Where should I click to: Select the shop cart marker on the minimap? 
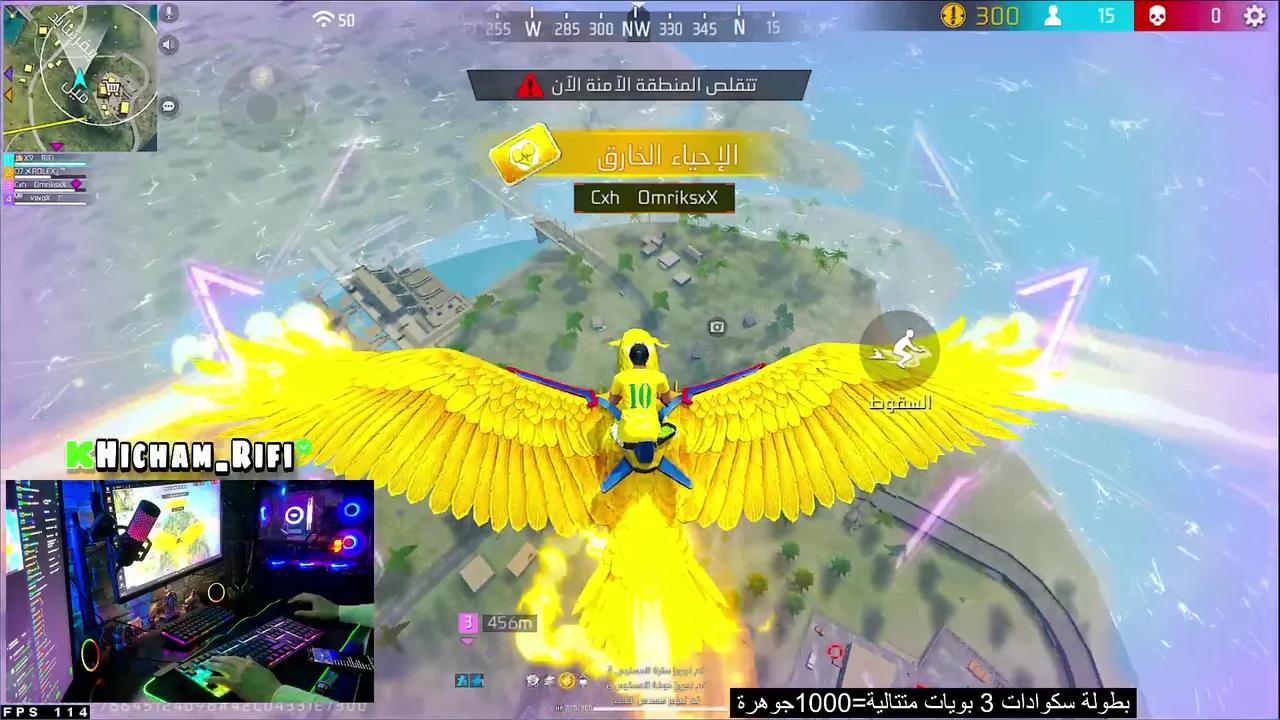click(110, 87)
